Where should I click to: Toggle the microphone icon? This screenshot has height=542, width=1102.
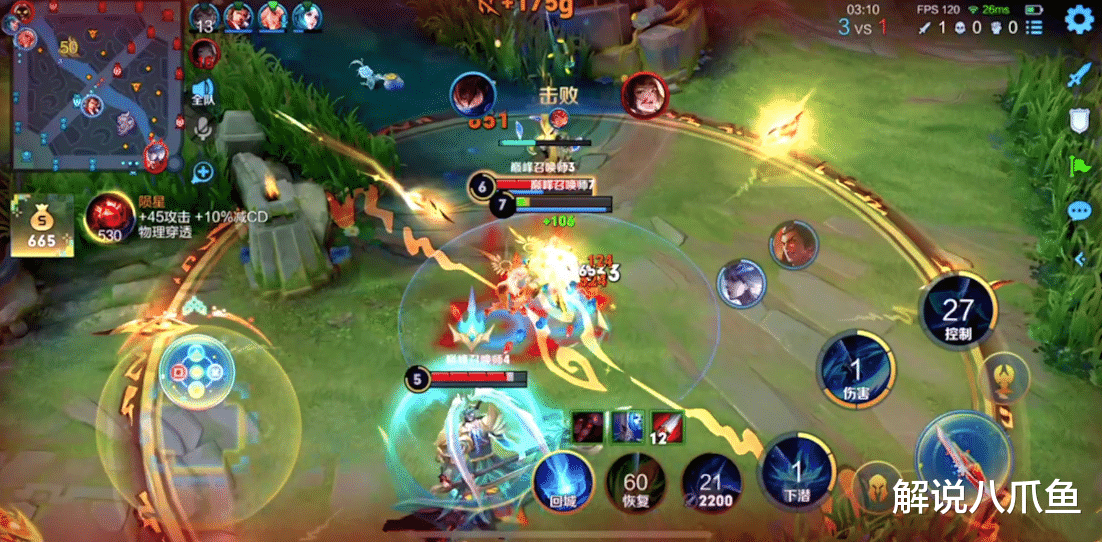tap(203, 130)
